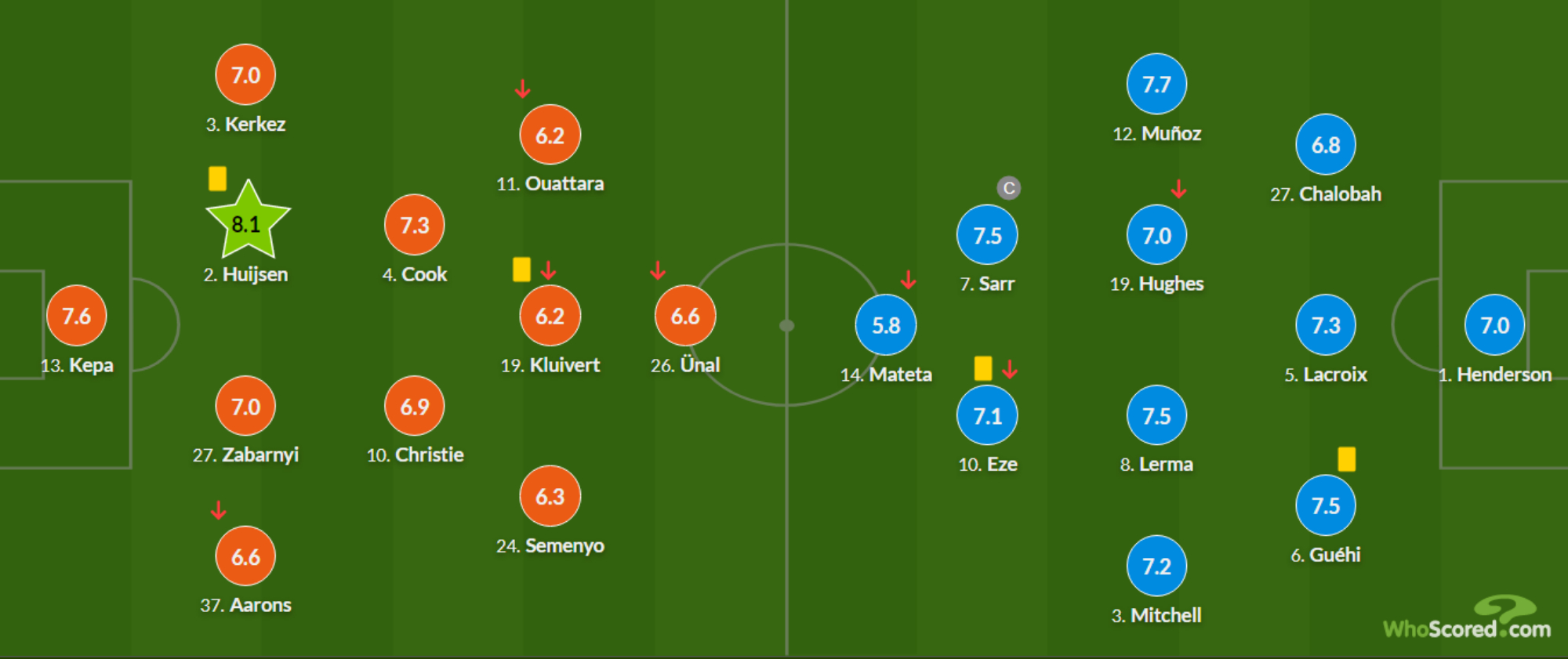Open the WhoScored.com logo link
Image resolution: width=1568 pixels, height=659 pixels.
[x=1467, y=621]
